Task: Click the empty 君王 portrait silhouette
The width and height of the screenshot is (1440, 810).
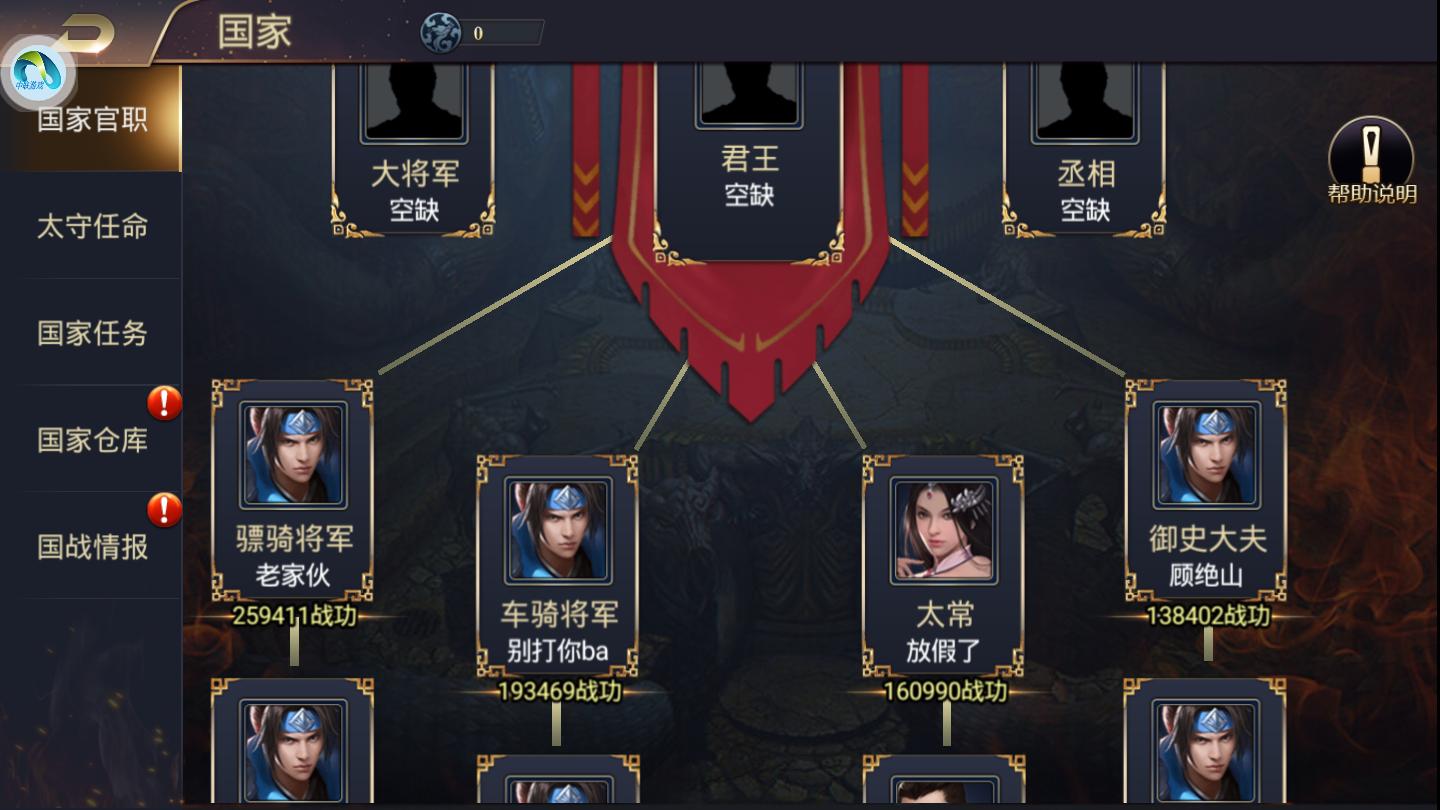Action: click(748, 95)
